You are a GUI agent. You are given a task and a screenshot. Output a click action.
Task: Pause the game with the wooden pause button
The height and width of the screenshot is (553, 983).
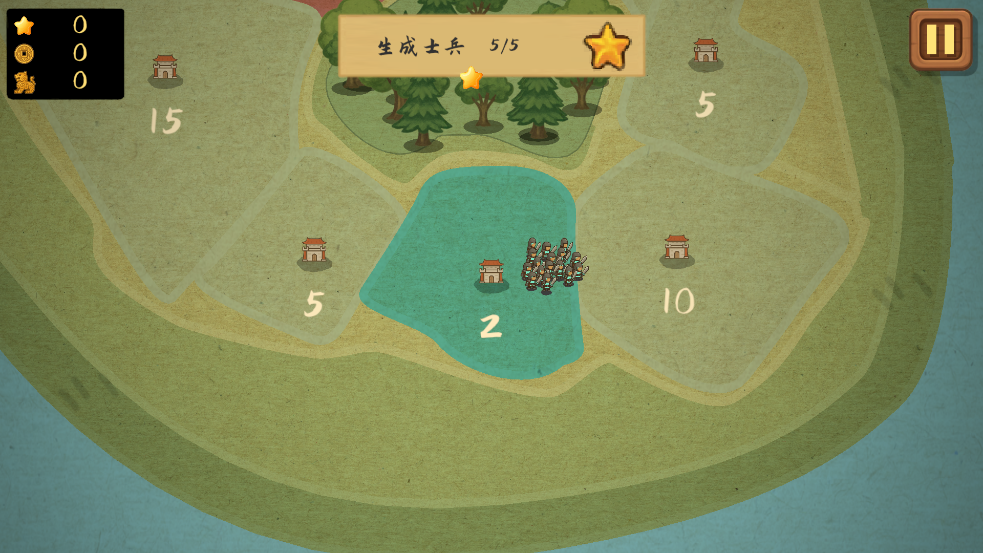point(940,40)
